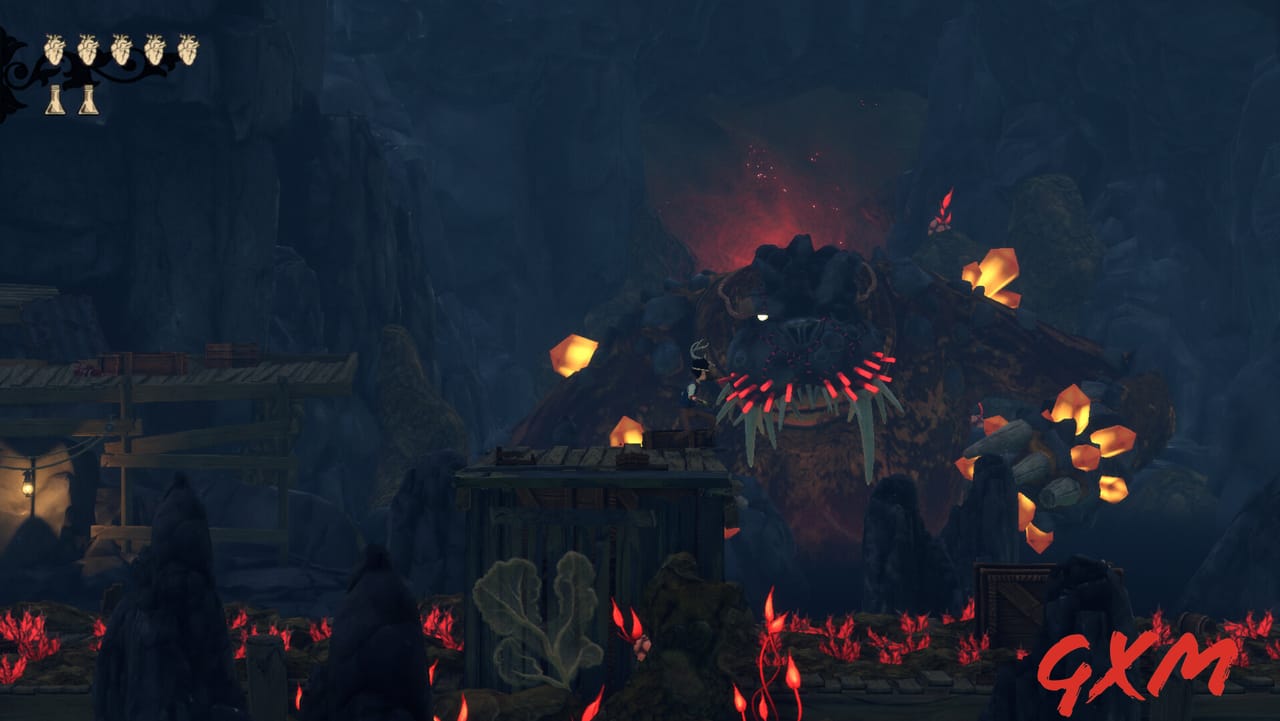Select the player character standing on the platform
Image resolution: width=1280 pixels, height=721 pixels.
click(698, 390)
